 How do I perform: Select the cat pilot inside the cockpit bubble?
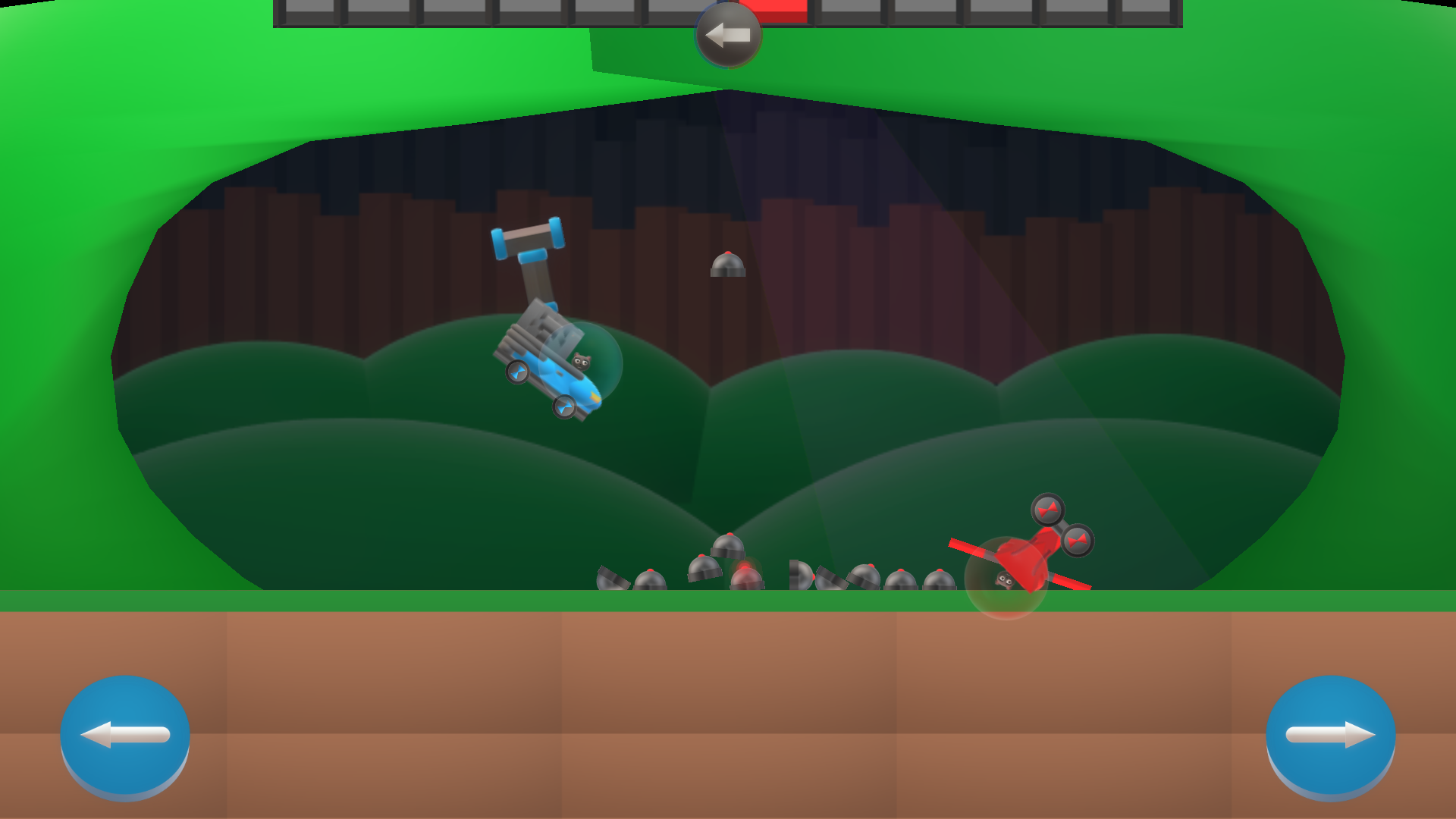click(582, 361)
